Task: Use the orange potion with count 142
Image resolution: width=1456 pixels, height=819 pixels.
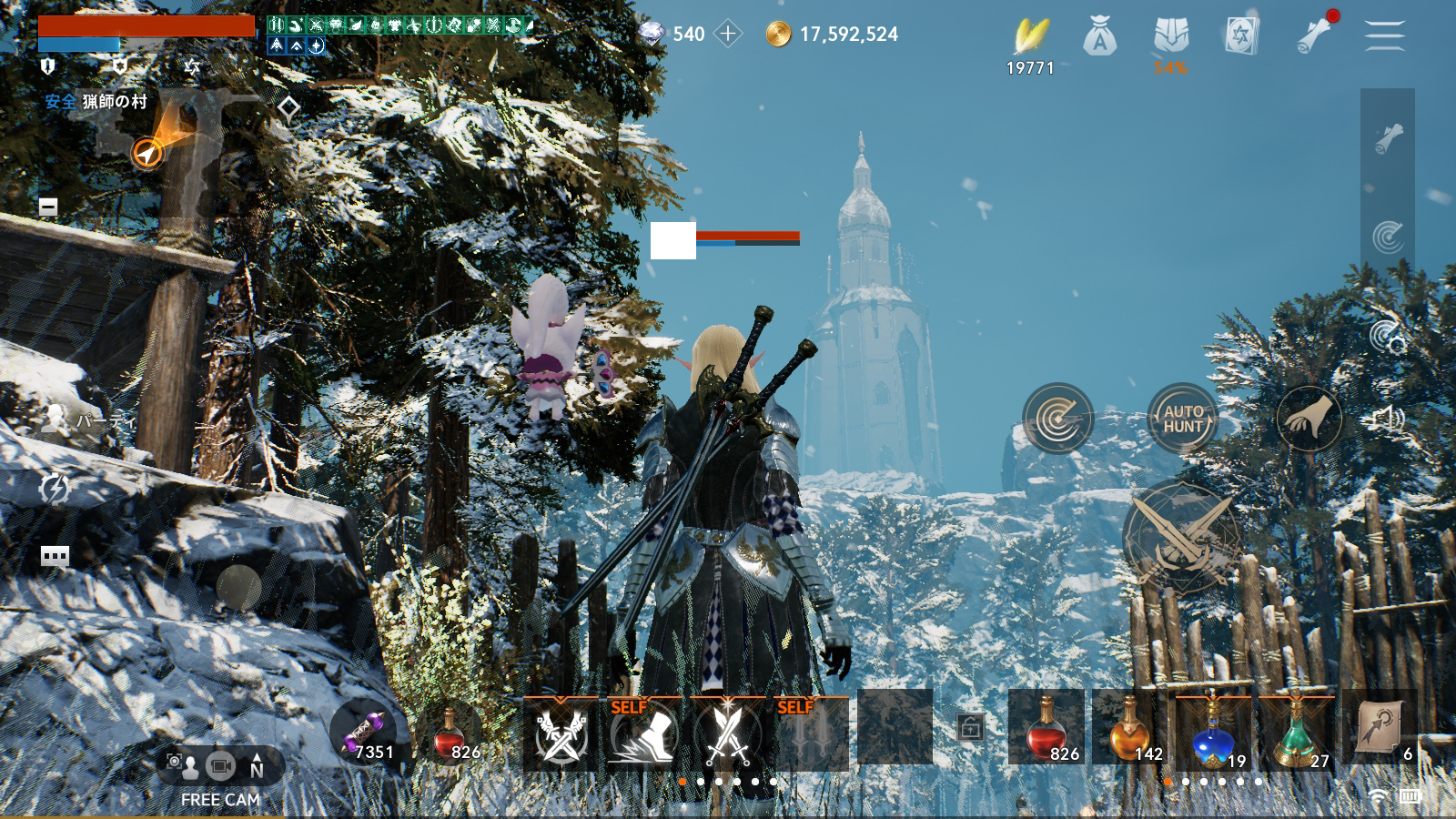Action: pos(1128,726)
